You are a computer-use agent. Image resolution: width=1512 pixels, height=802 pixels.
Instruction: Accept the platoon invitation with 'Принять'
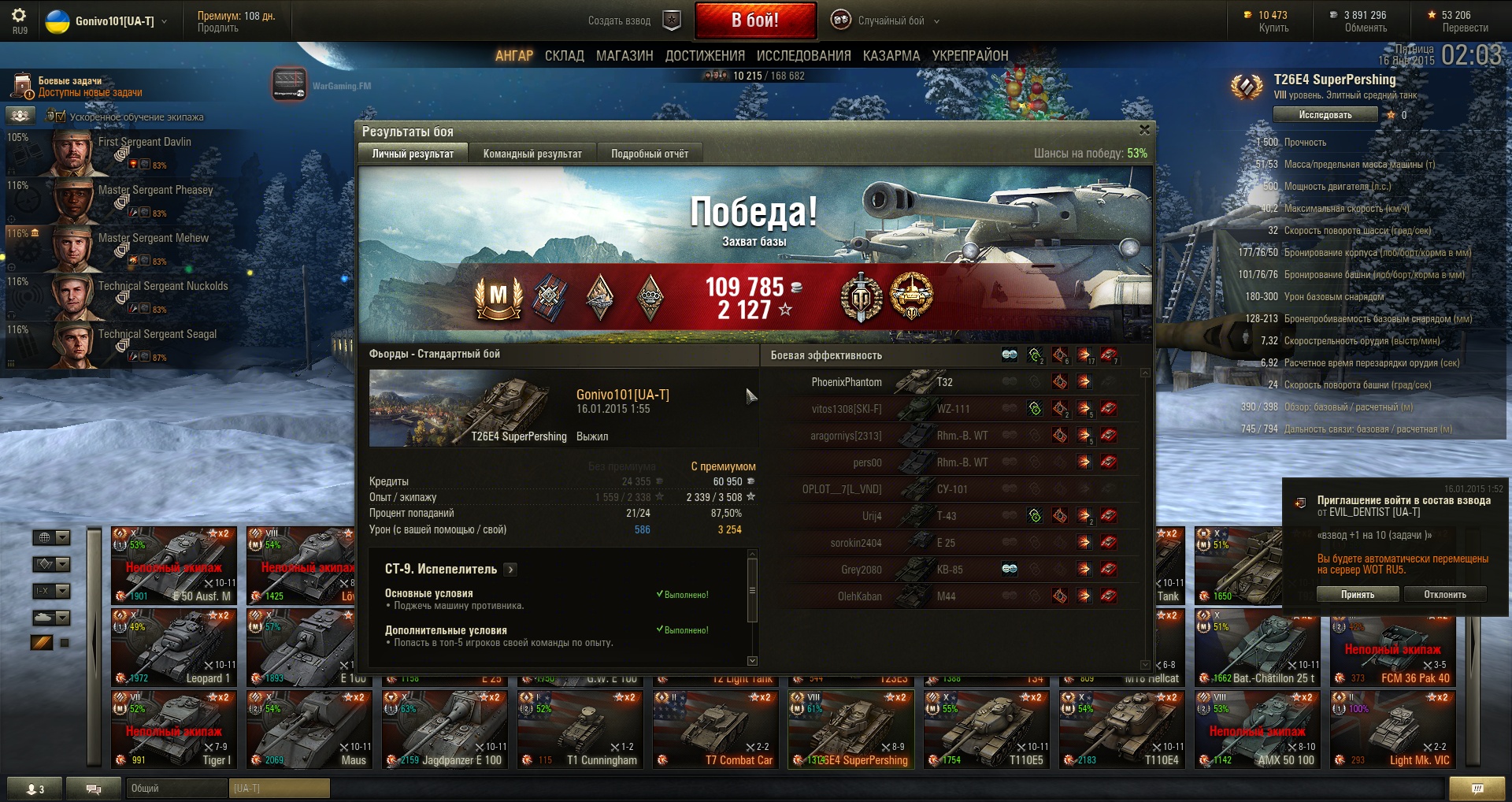(x=1357, y=595)
